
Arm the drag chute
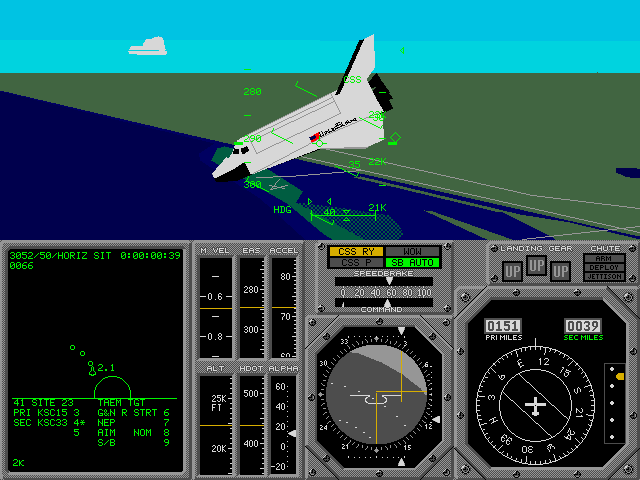click(604, 259)
